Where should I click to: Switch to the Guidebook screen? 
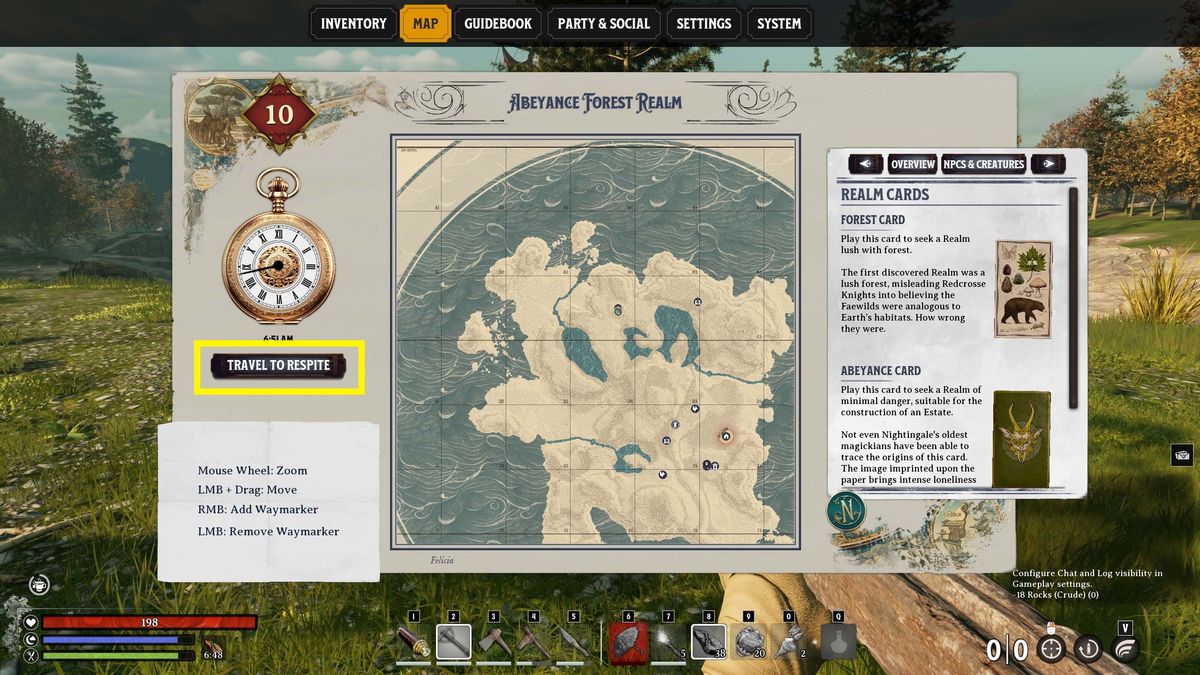(497, 24)
